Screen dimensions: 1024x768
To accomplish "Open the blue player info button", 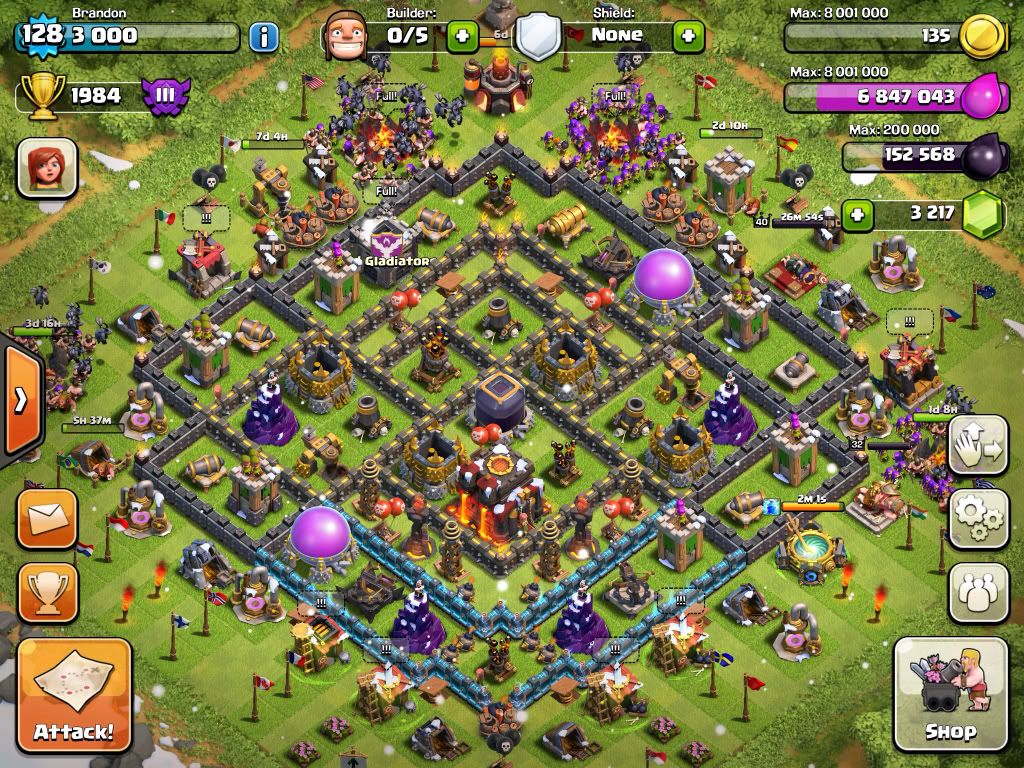I will 263,38.
